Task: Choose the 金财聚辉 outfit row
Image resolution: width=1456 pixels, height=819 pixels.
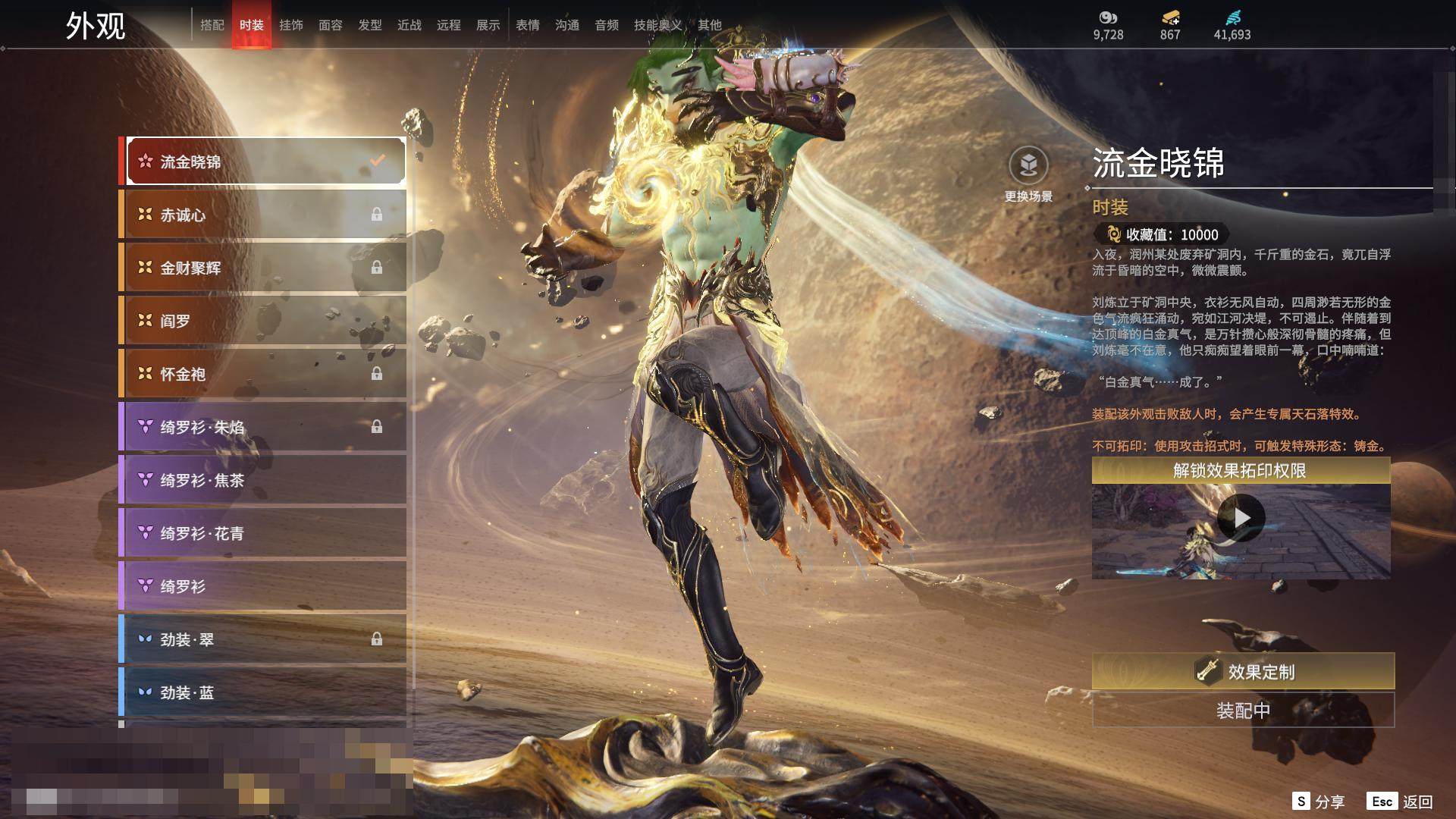Action: click(x=263, y=268)
